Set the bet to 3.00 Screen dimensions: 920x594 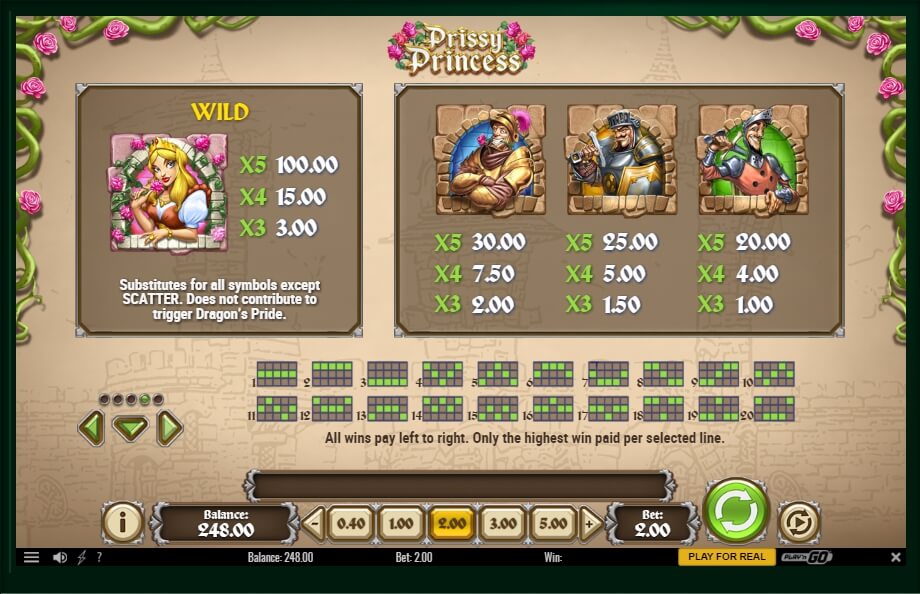click(x=501, y=523)
